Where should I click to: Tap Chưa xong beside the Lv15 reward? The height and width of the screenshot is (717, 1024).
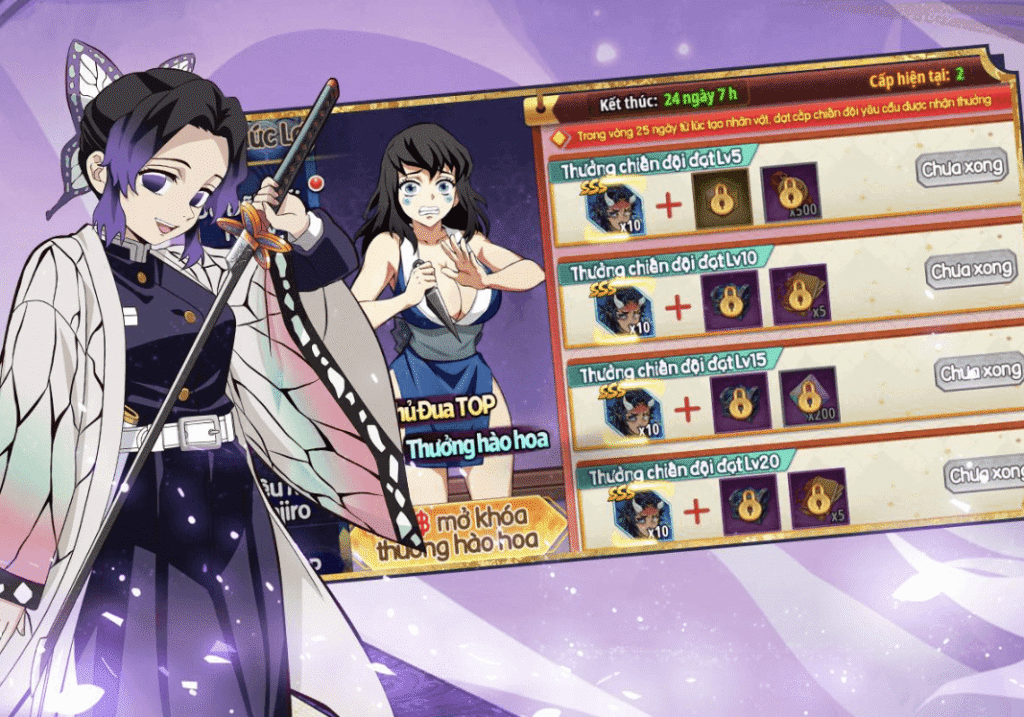980,372
